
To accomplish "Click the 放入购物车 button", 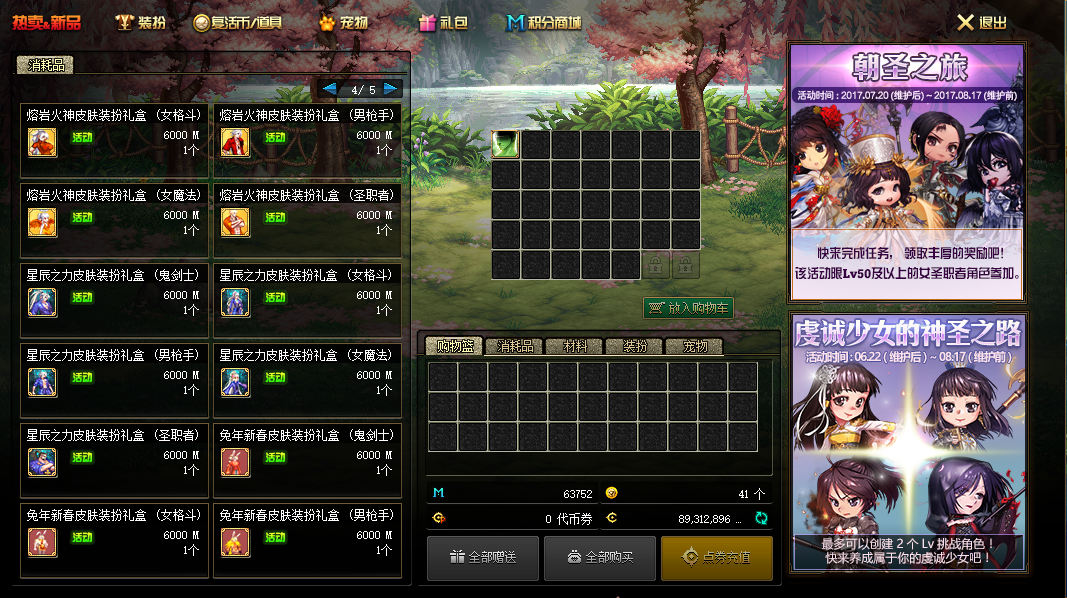I will (689, 308).
